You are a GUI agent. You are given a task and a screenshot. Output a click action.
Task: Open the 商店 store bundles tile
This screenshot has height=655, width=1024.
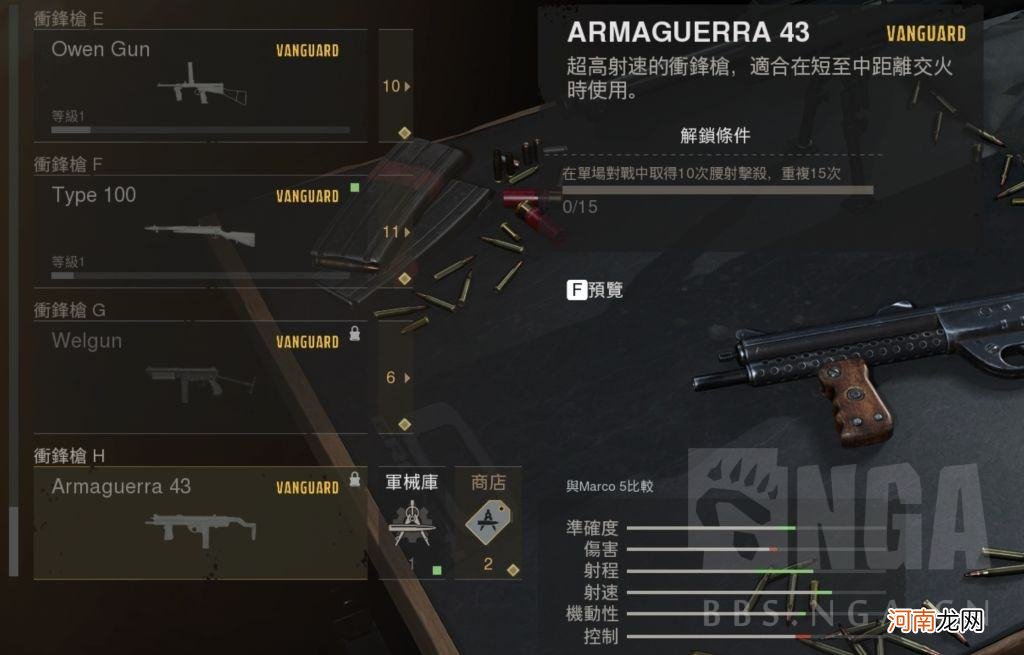pos(488,523)
